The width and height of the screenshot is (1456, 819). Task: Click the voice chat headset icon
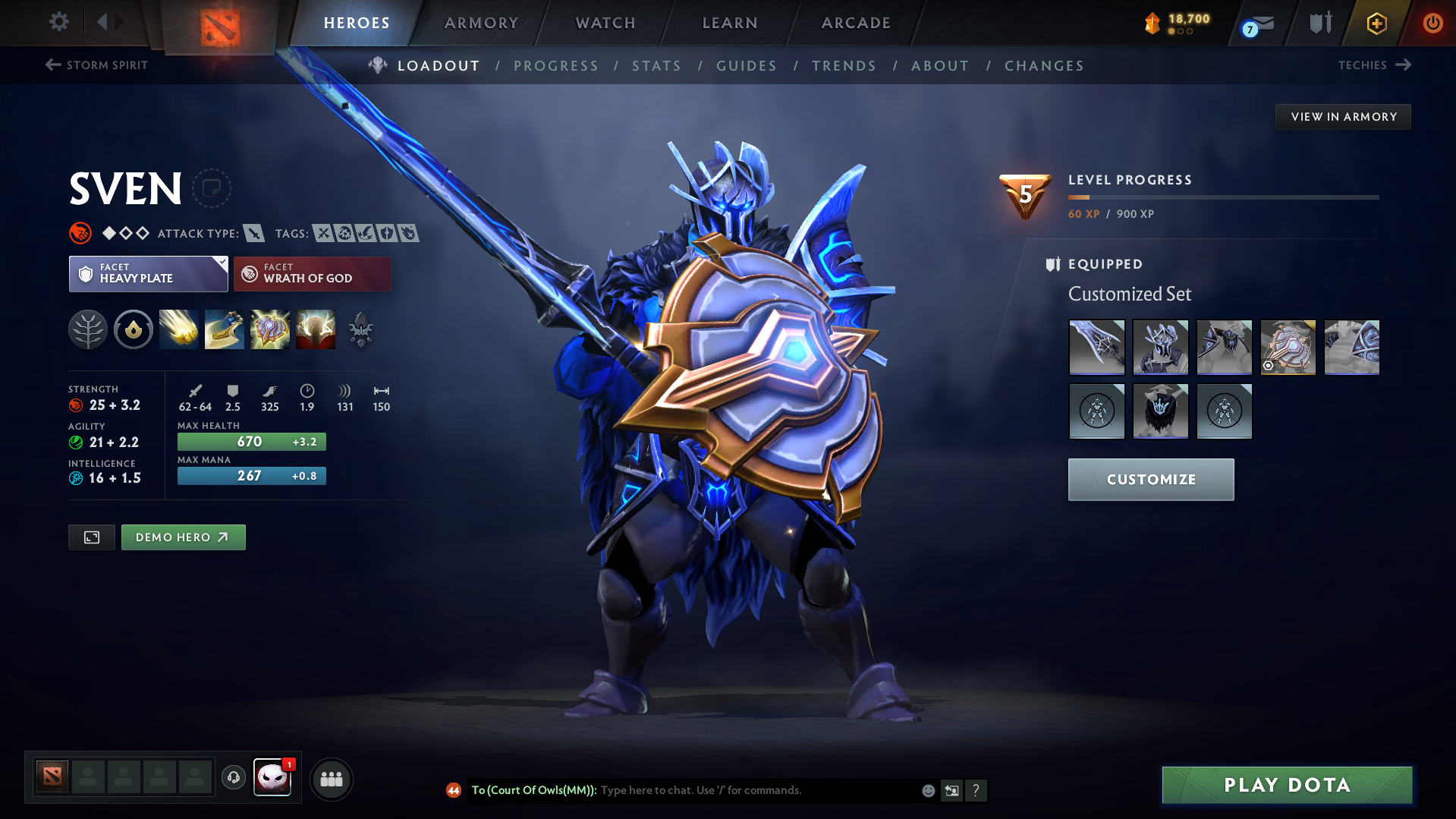233,778
